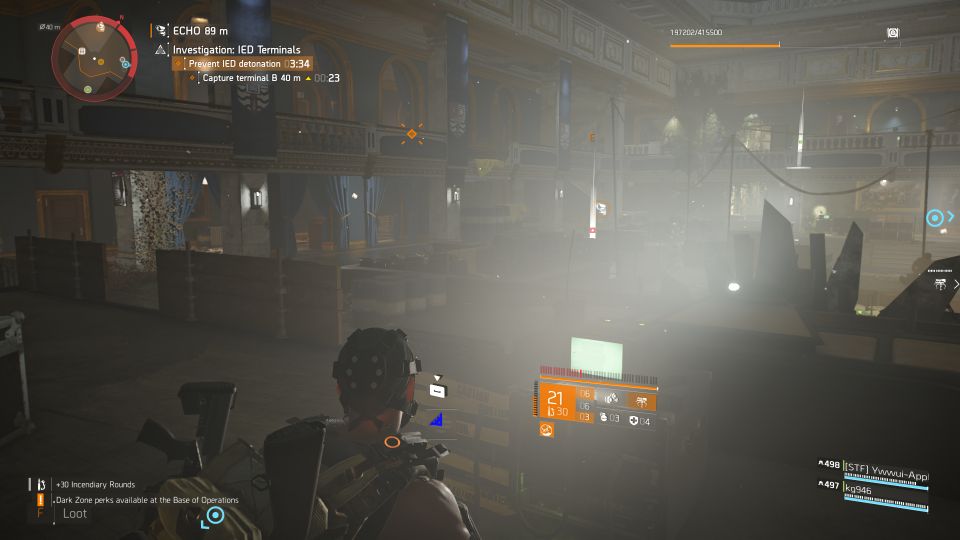Open the Investigation: IED Terminals mission tracker
The width and height of the screenshot is (960, 540).
point(236,49)
